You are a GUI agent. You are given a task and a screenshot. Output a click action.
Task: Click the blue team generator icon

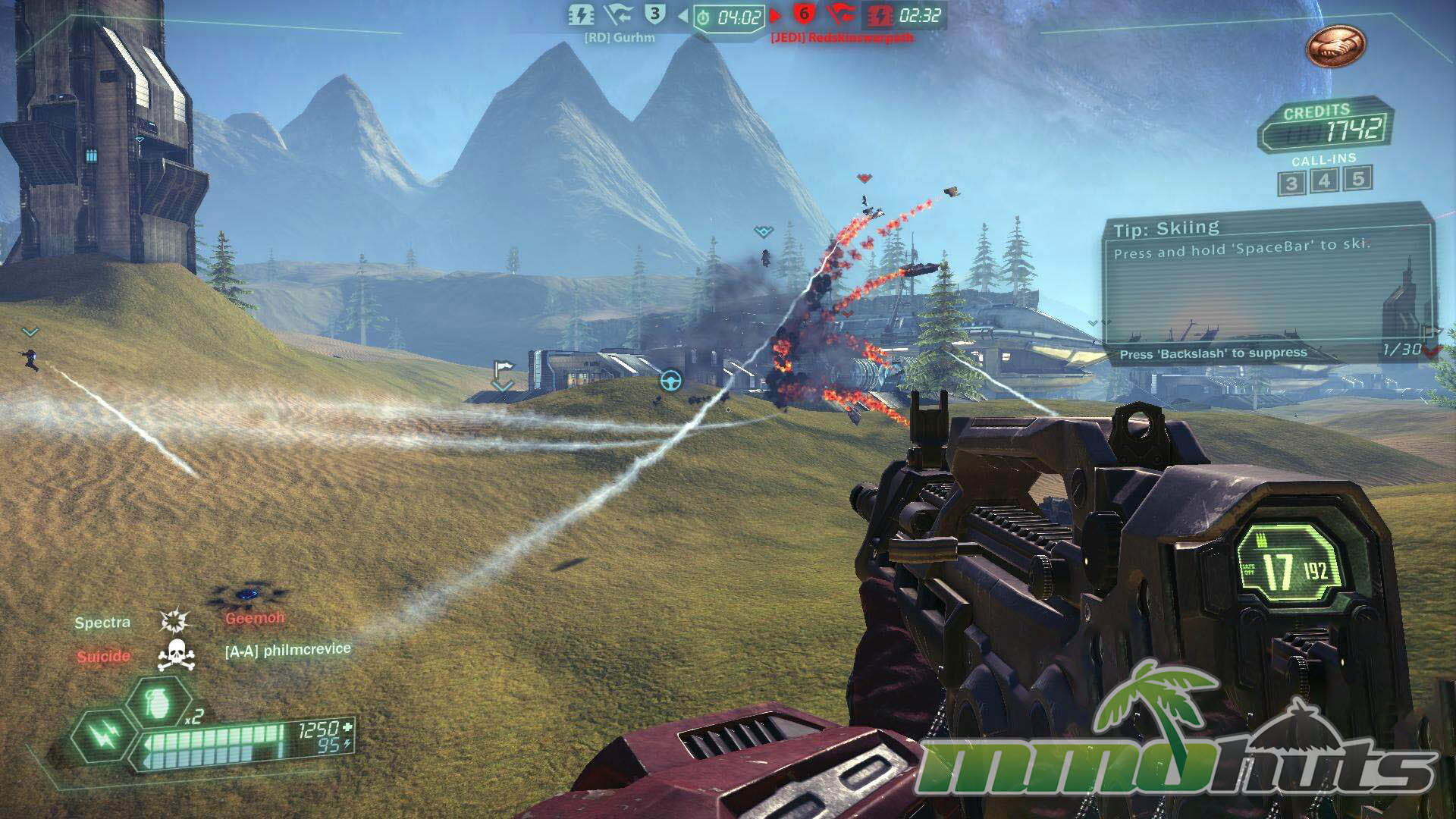582,14
